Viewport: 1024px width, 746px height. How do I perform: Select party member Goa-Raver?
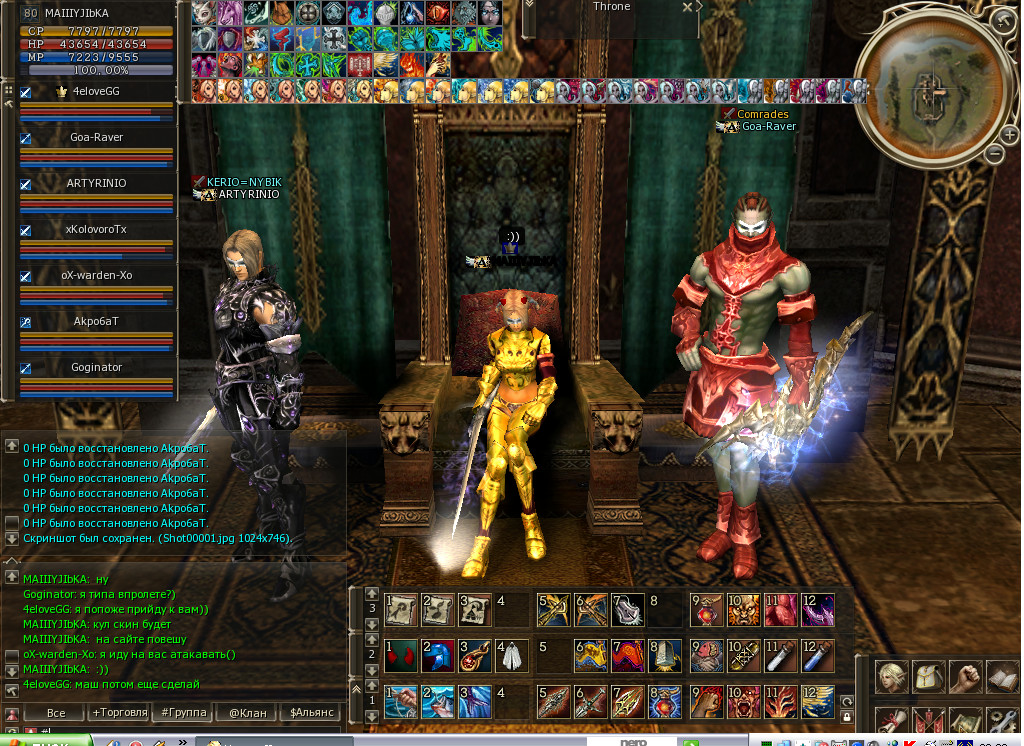tap(96, 137)
